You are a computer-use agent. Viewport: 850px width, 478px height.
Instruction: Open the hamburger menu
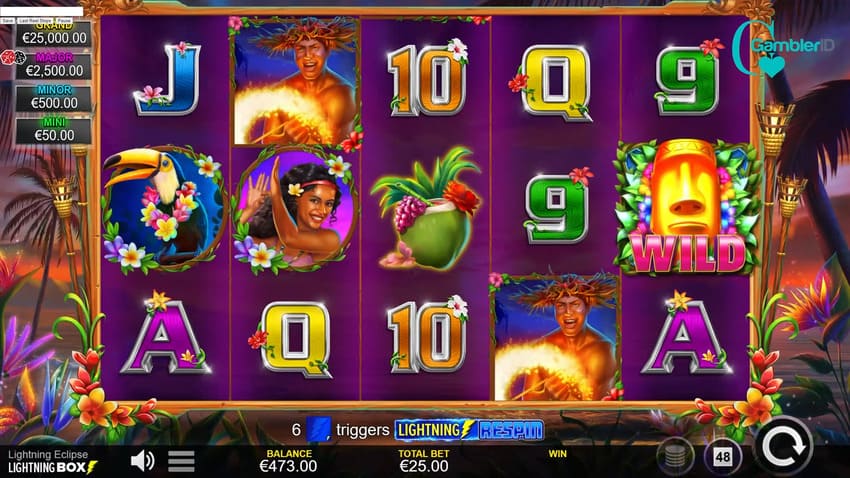pyautogui.click(x=181, y=461)
